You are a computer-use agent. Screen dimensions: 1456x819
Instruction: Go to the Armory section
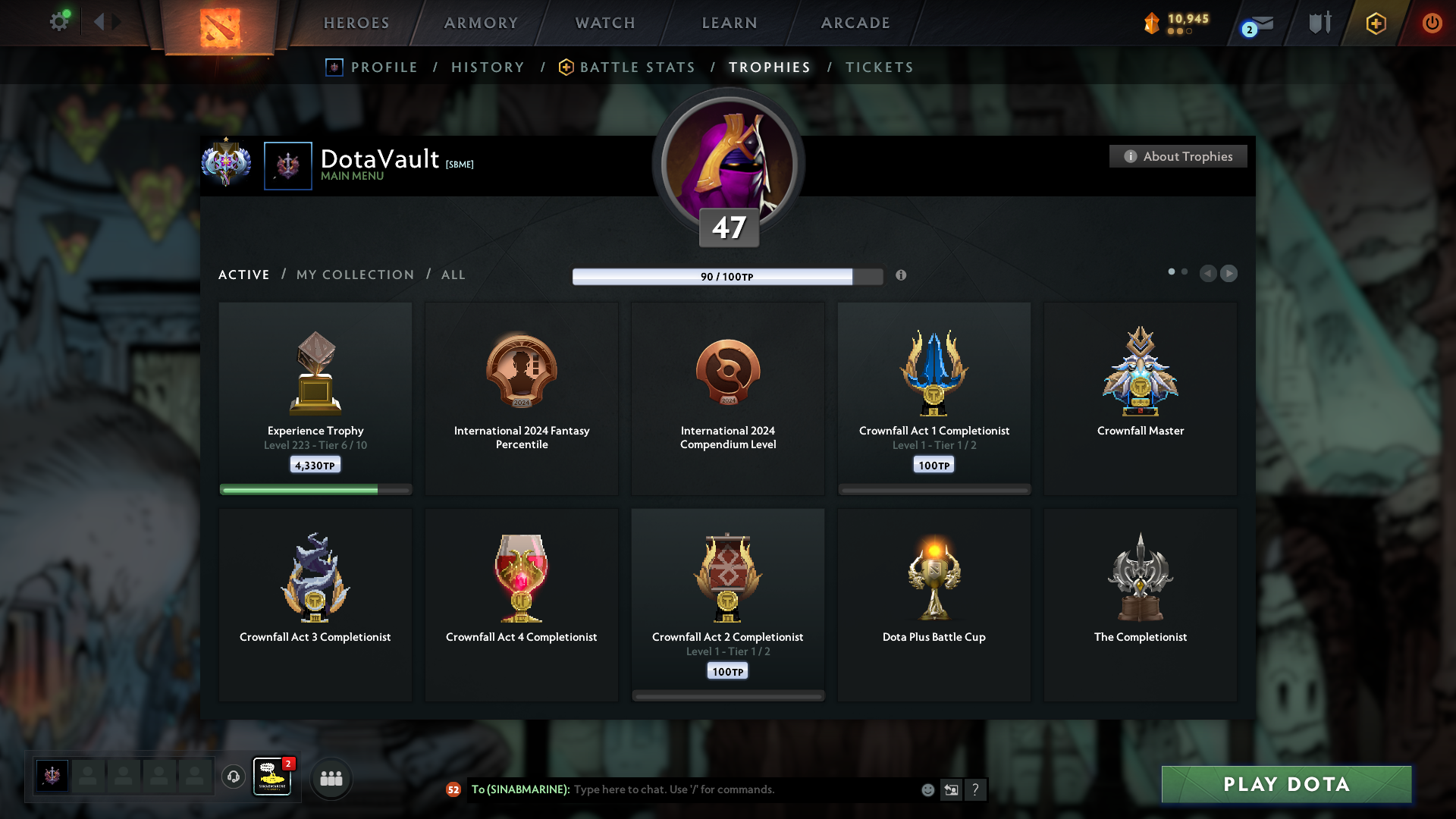(x=481, y=23)
